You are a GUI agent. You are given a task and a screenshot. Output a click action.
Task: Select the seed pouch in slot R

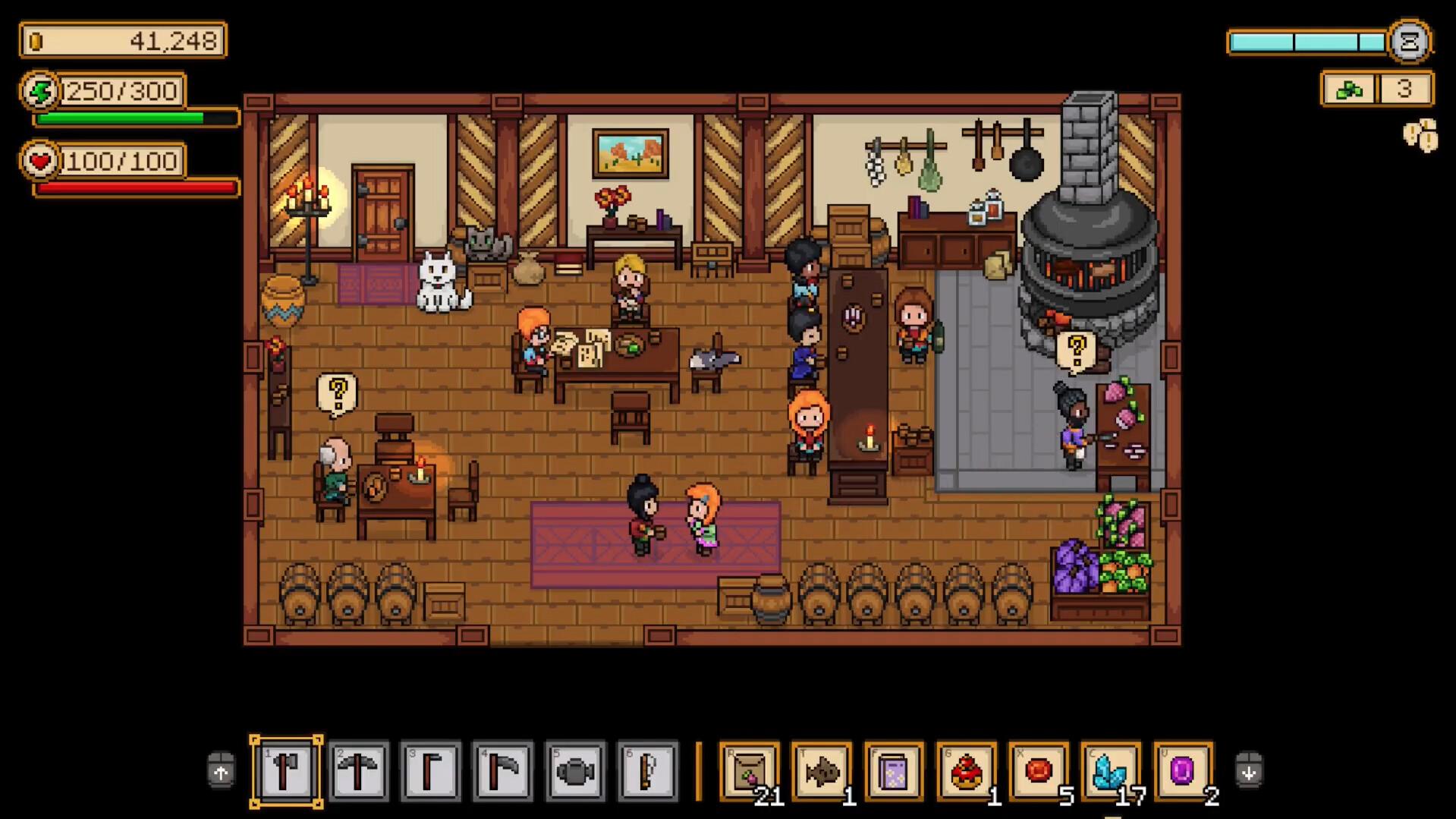click(x=750, y=770)
